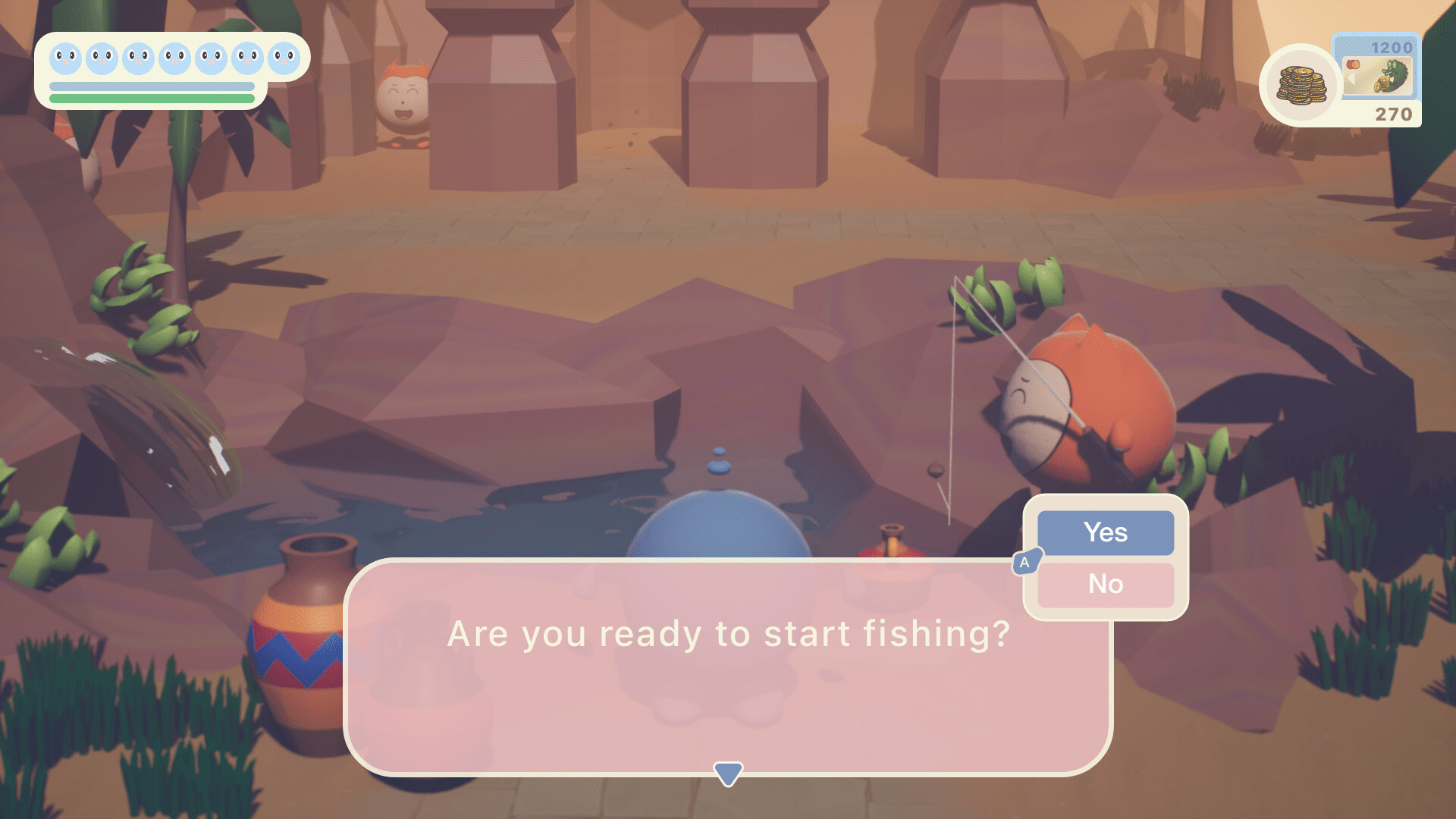Click the down arrow to advance the dialog
Image resolution: width=1456 pixels, height=819 pixels.
click(x=728, y=772)
